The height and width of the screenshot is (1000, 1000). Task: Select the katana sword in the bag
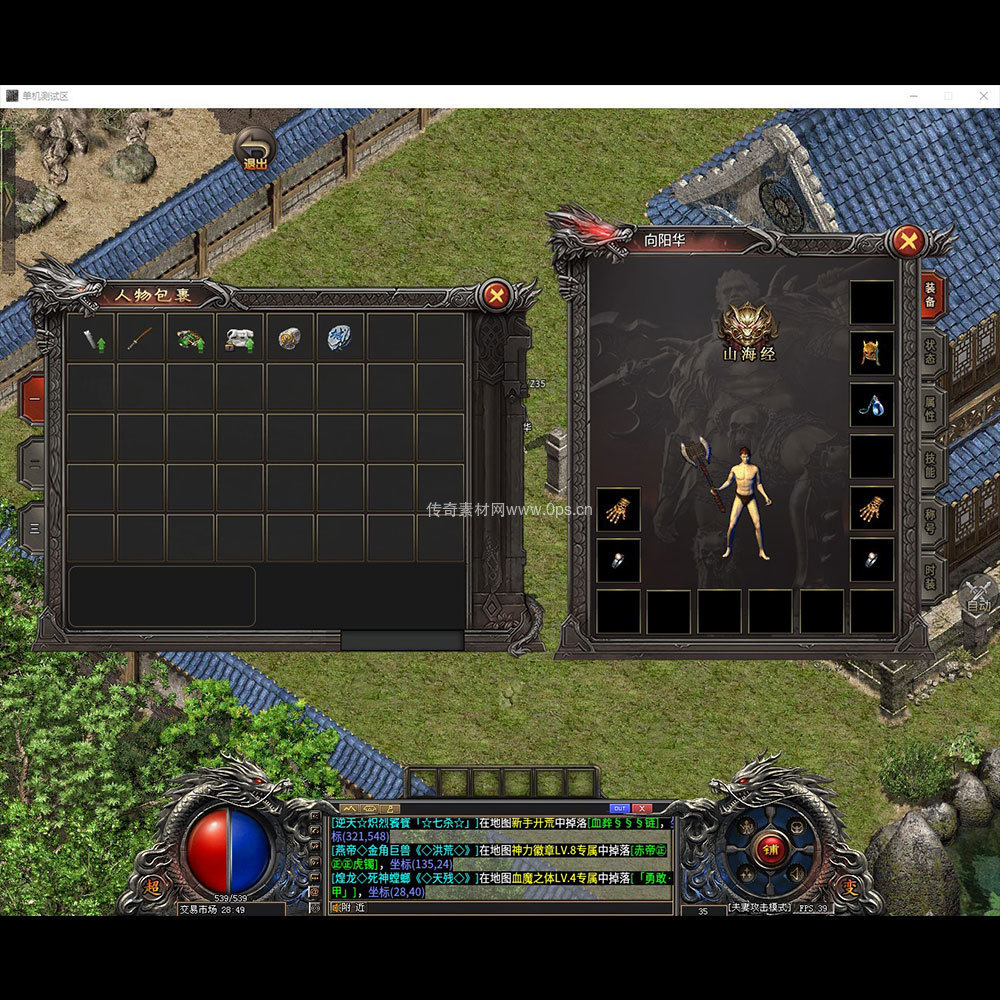point(141,338)
